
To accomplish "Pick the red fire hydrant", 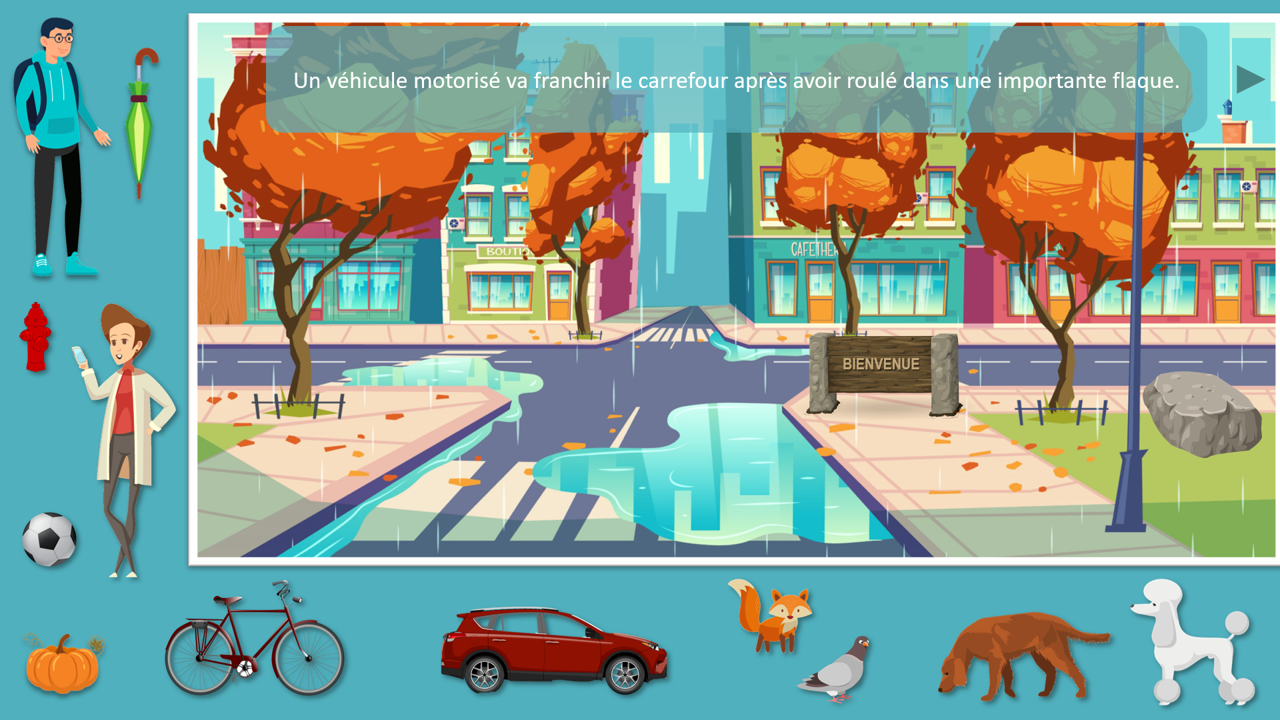I will click(x=36, y=337).
